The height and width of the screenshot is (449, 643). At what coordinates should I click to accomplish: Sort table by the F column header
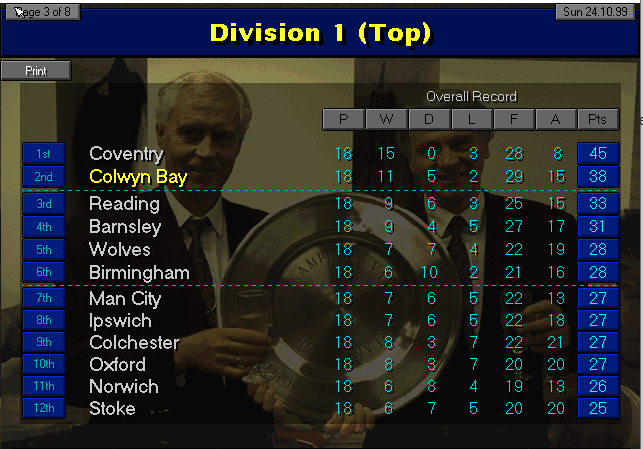(x=513, y=120)
